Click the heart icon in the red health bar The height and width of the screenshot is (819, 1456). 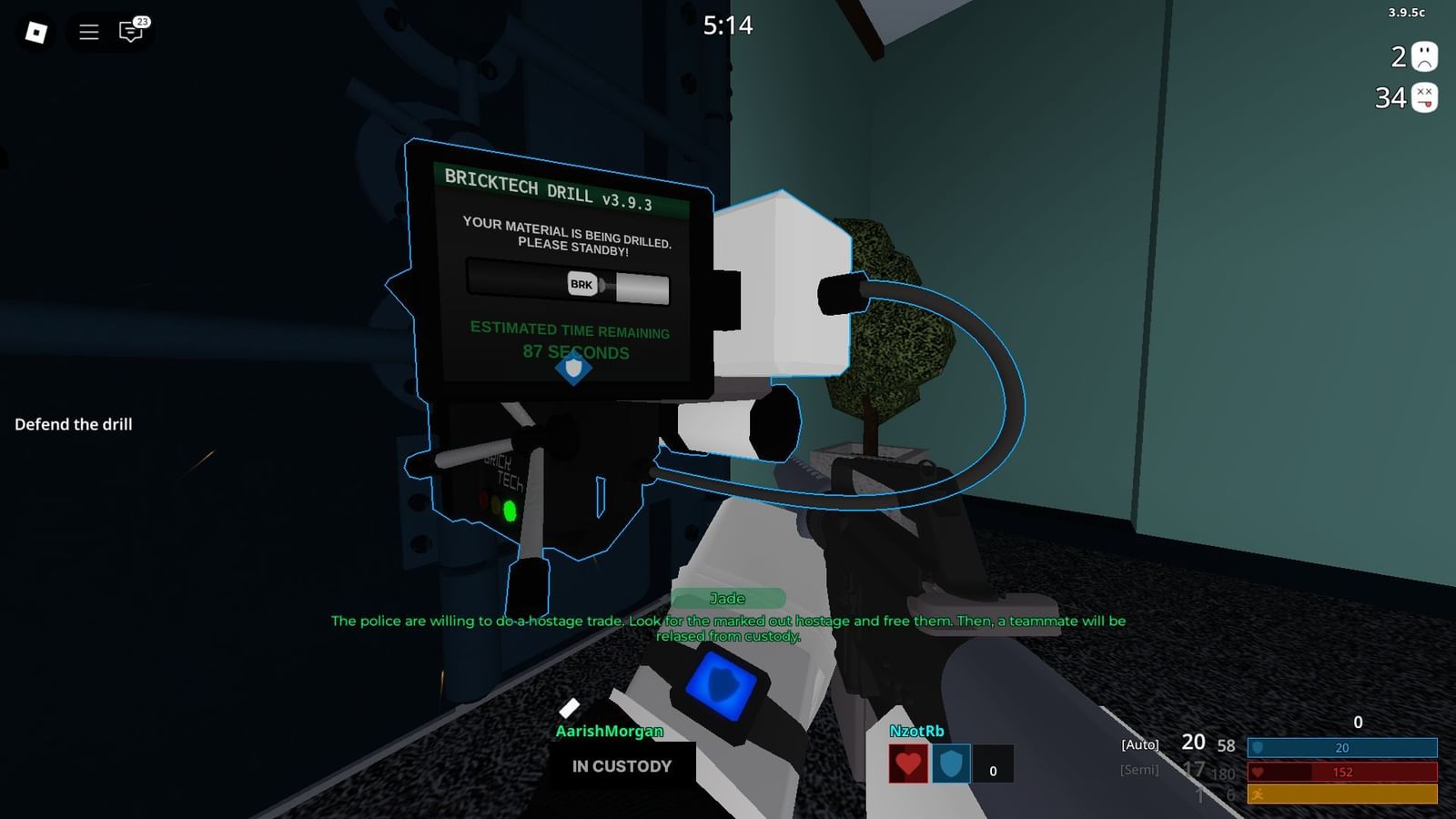tap(1259, 772)
